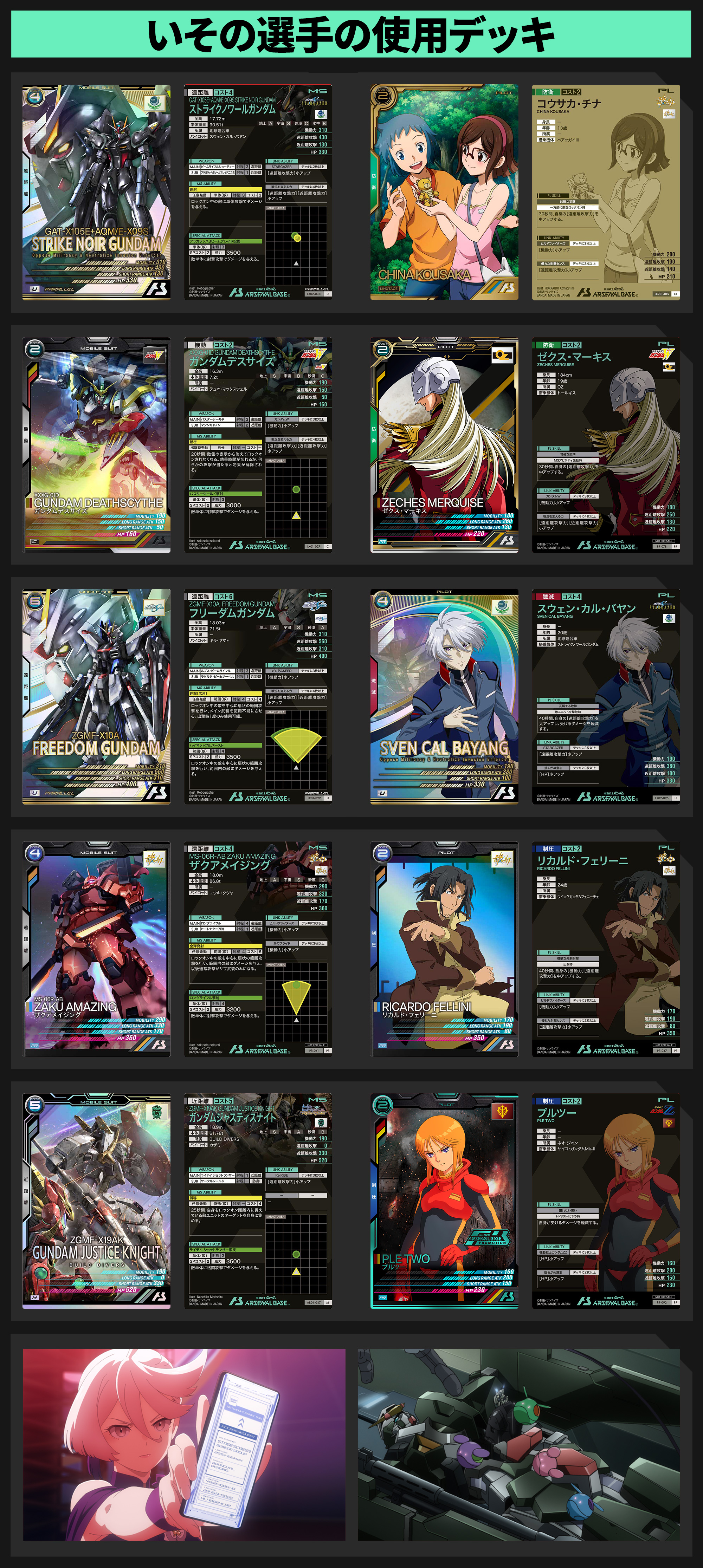Open the Gundam Justice Knight artwork card
Viewport: 703px width, 1568px height.
click(x=96, y=1201)
